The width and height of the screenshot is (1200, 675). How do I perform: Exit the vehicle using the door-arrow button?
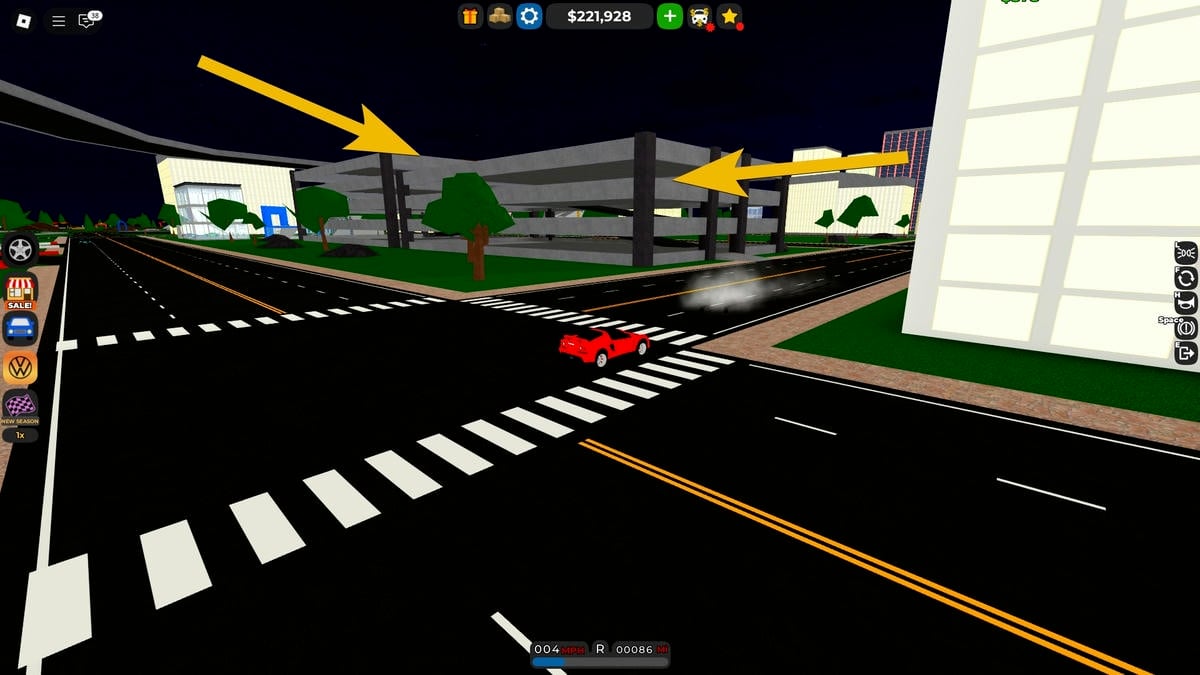click(1186, 352)
